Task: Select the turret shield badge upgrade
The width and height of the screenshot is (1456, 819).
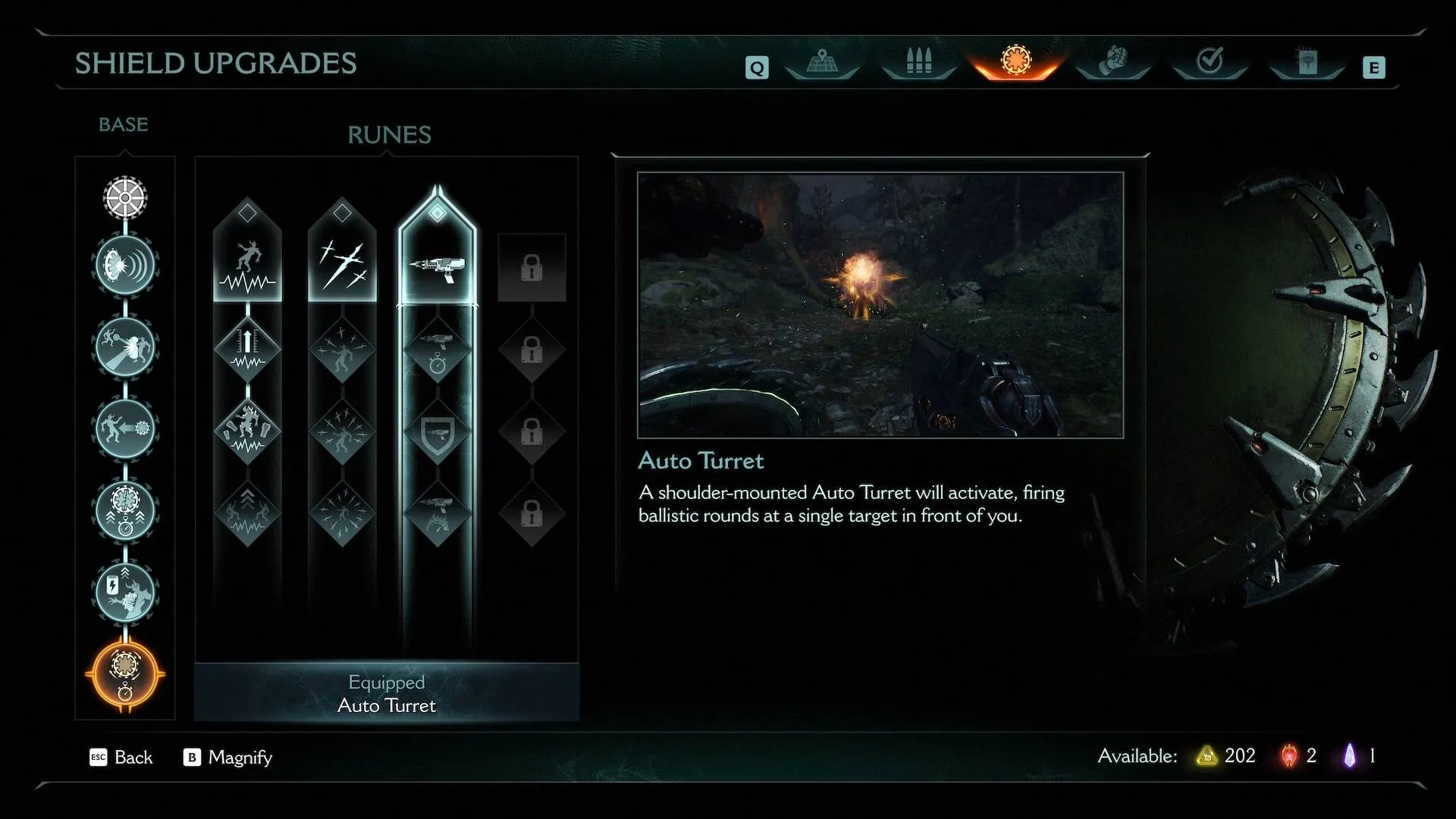Action: pos(438,433)
